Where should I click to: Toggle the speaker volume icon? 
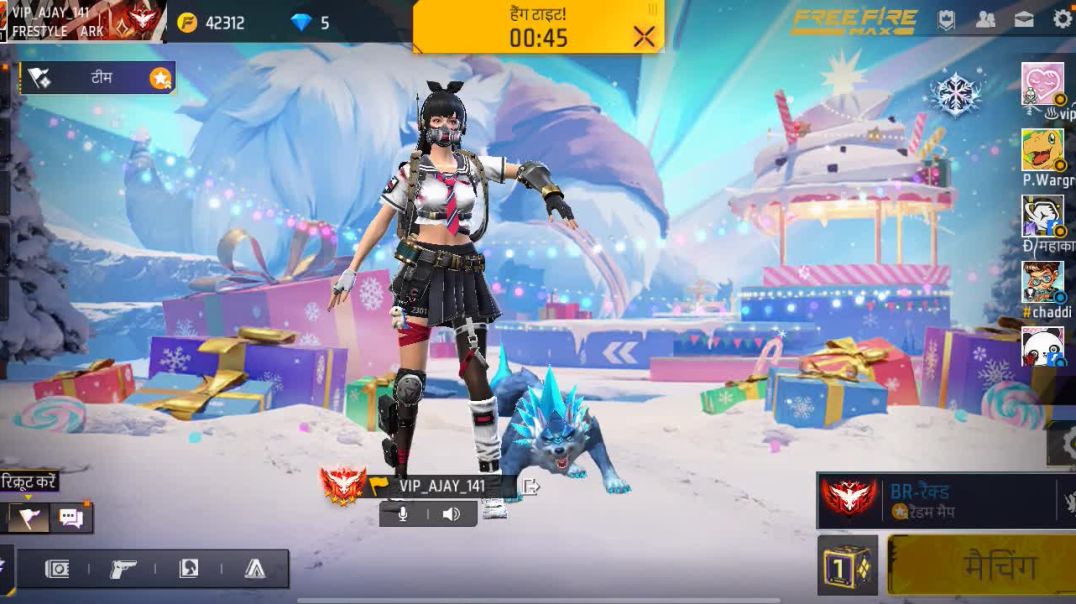click(451, 514)
